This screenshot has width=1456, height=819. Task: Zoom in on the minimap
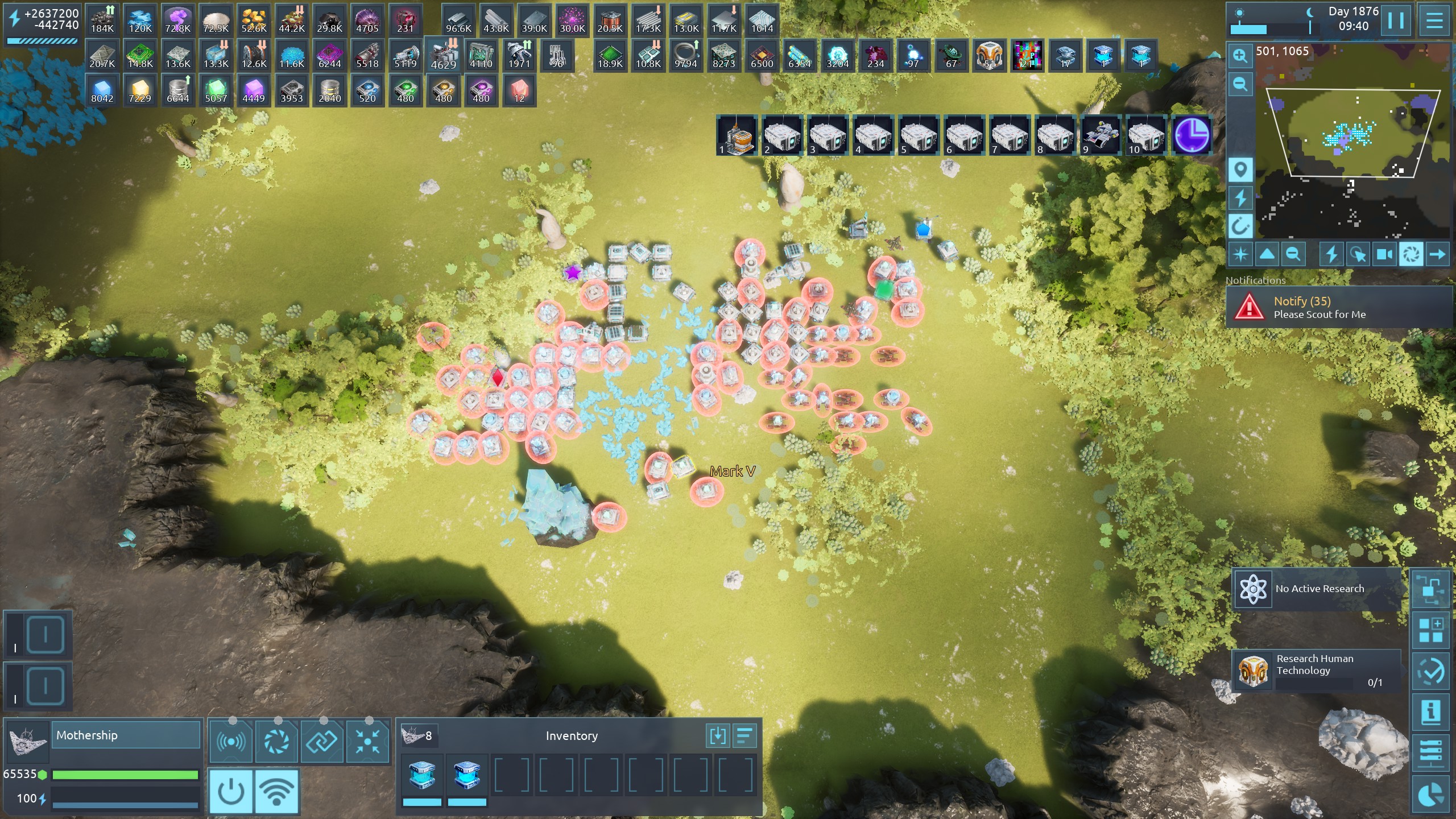(1240, 56)
